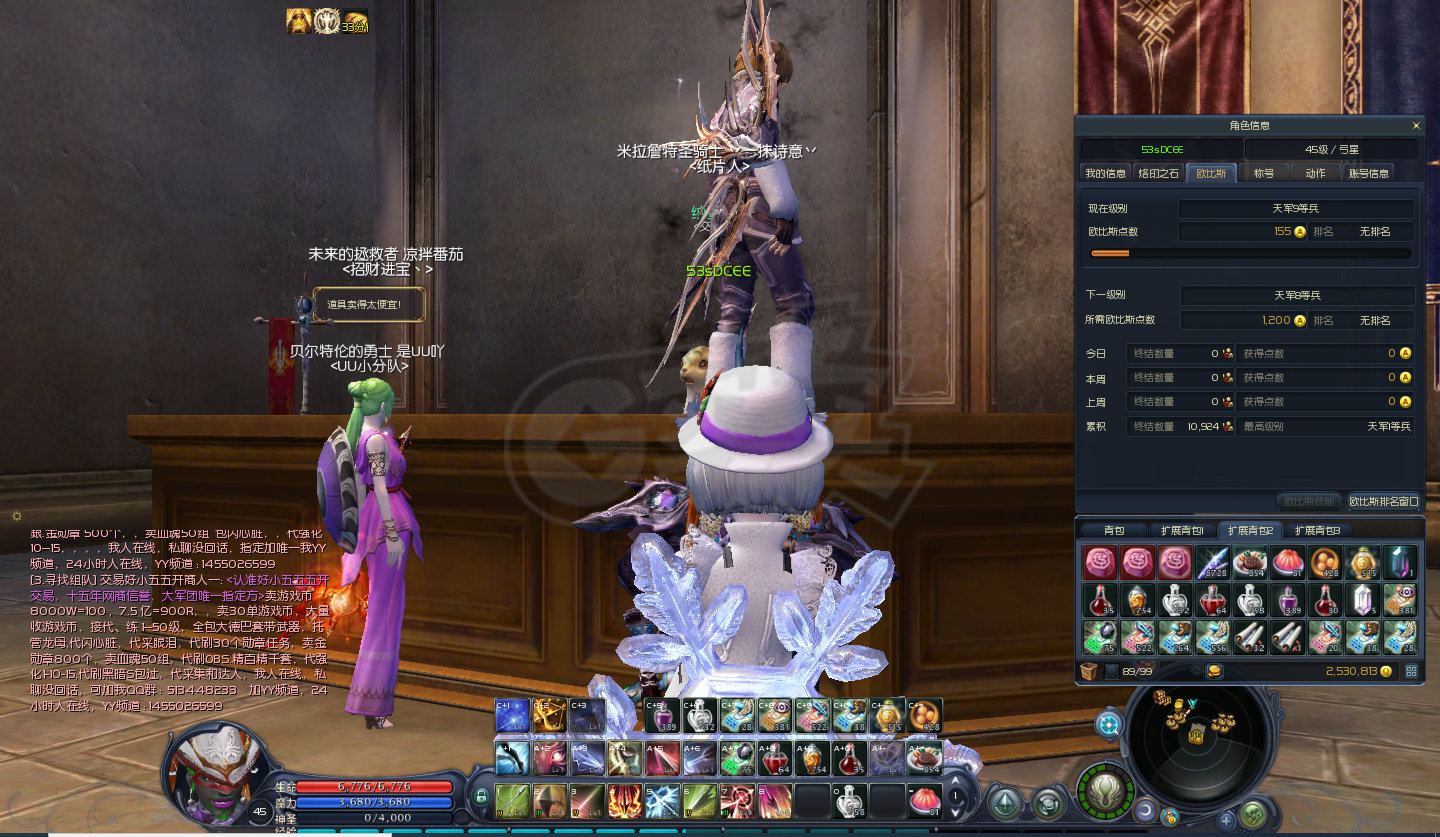This screenshot has height=837, width=1440.
Task: Select the 称号 tab
Action: tap(1264, 173)
